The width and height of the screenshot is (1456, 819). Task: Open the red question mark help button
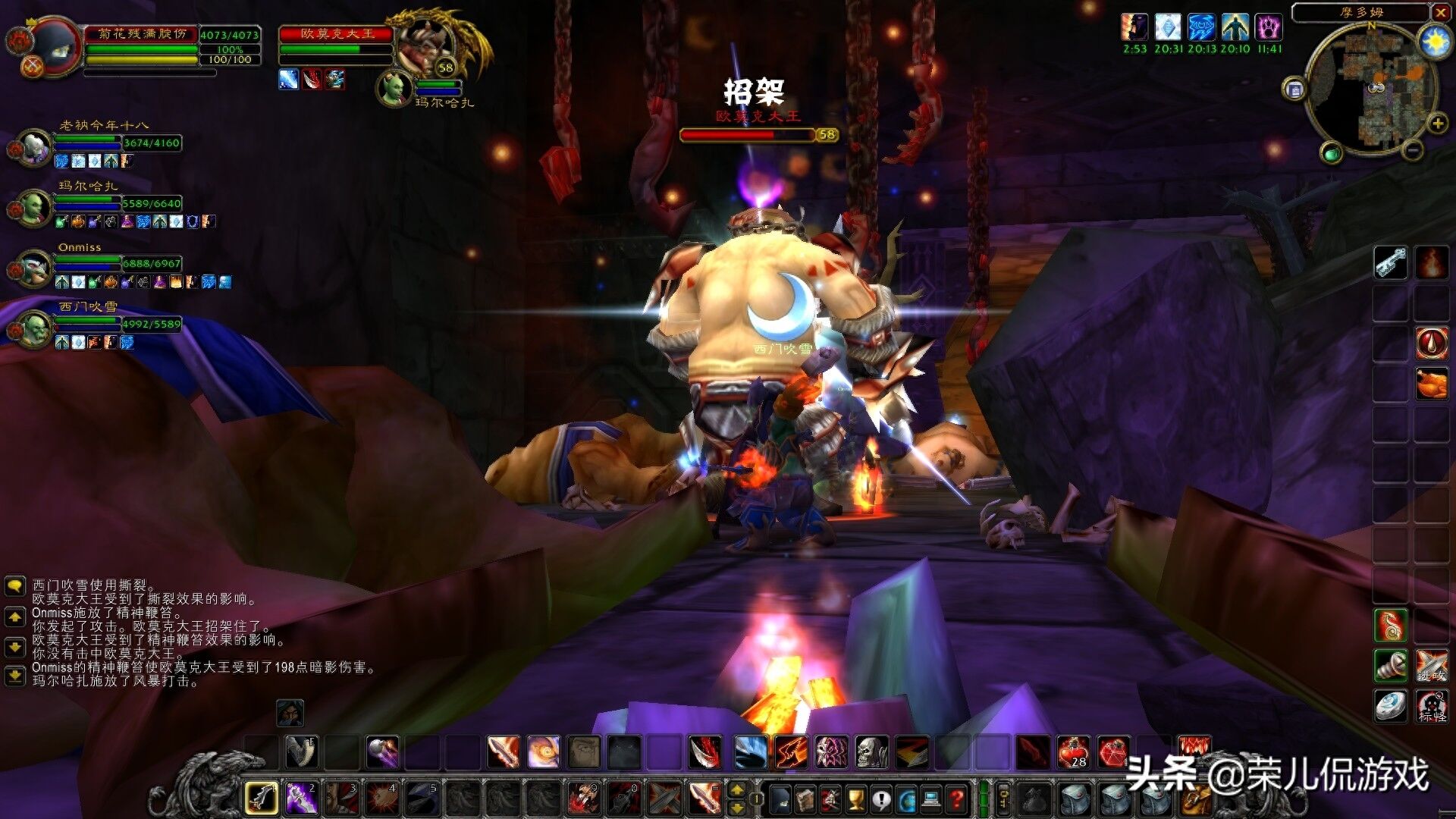pyautogui.click(x=958, y=799)
